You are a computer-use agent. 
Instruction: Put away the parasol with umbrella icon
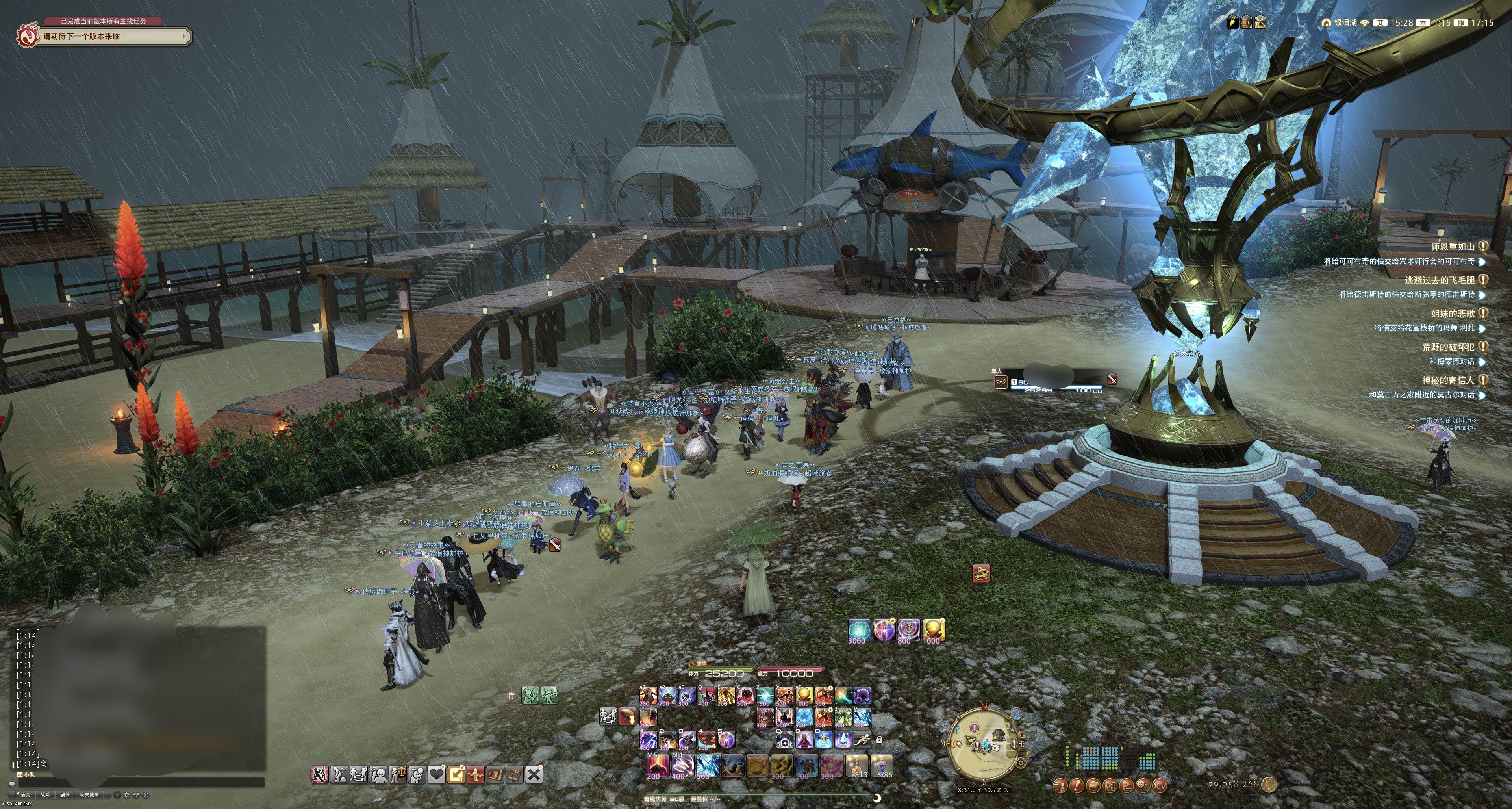tap(628, 716)
